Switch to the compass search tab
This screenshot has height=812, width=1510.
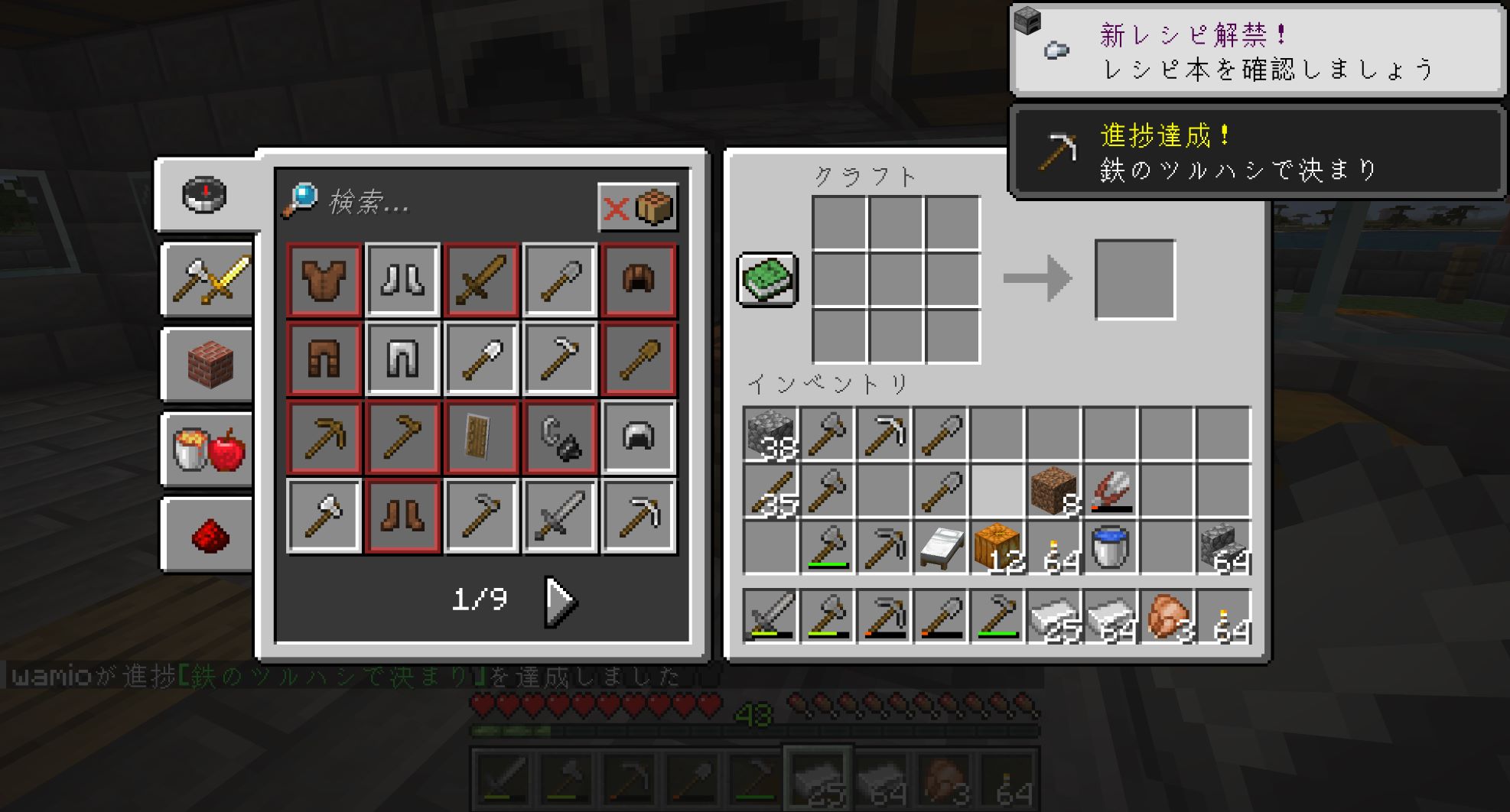pos(204,195)
